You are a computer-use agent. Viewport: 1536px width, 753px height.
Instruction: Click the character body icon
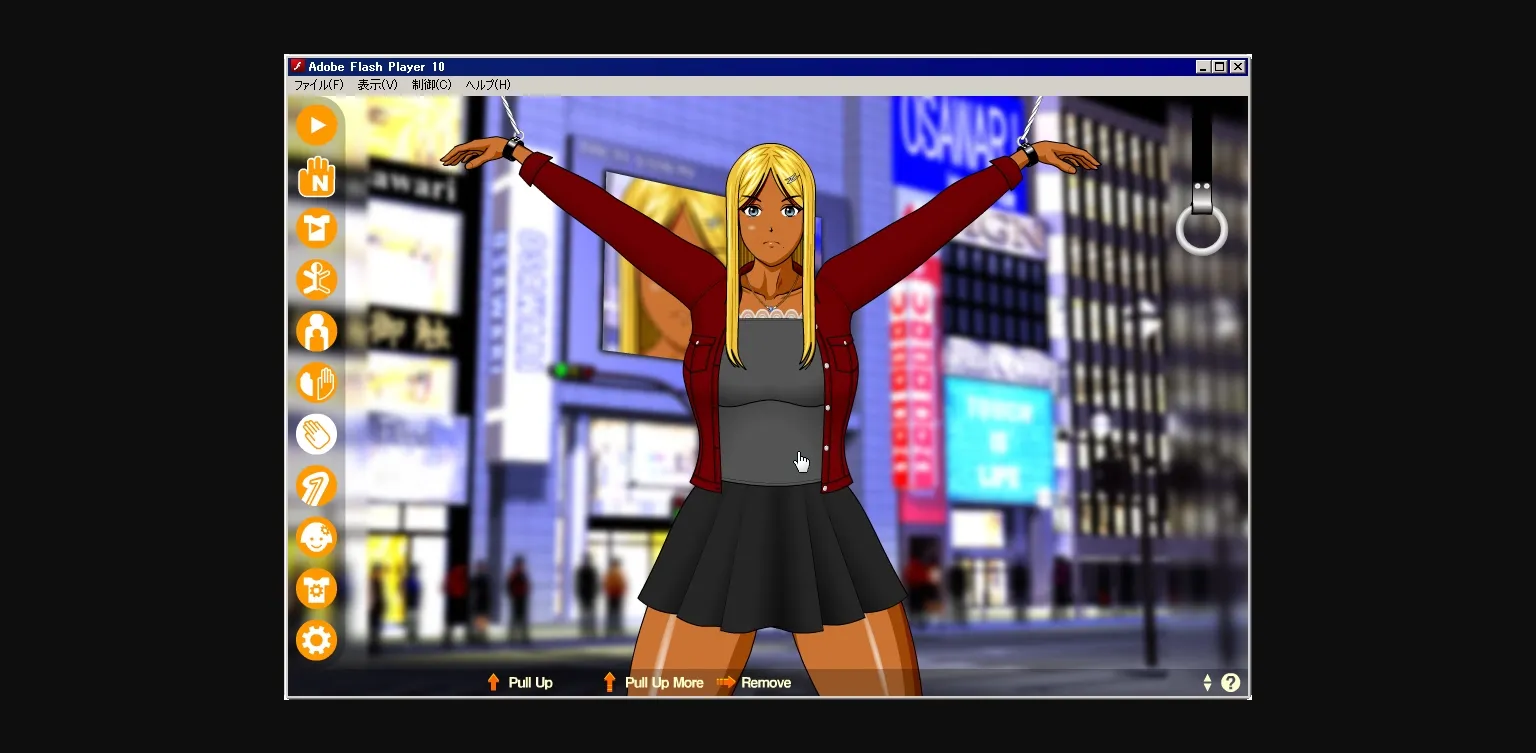(x=316, y=330)
